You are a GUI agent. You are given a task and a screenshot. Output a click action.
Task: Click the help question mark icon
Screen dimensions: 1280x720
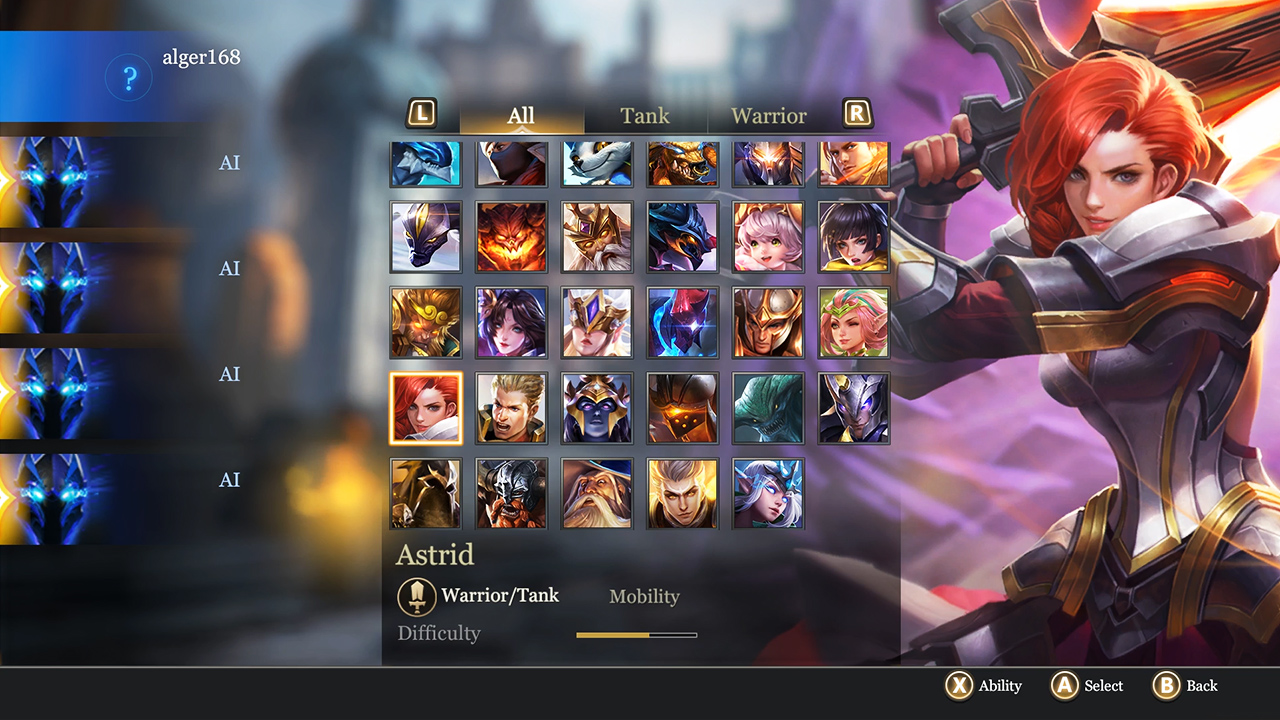(128, 78)
